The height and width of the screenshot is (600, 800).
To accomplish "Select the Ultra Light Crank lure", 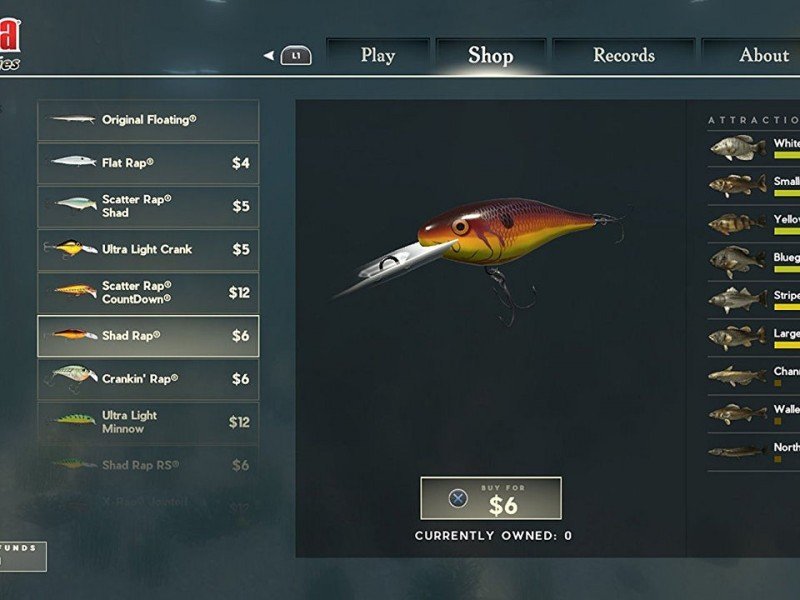I will tap(148, 249).
